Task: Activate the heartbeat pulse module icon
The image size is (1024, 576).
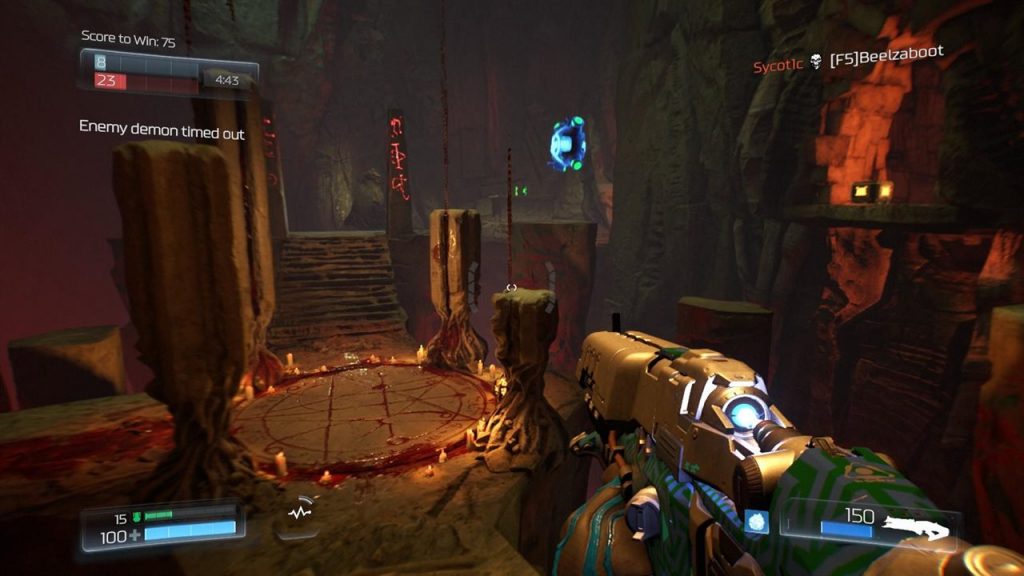Action: (298, 511)
